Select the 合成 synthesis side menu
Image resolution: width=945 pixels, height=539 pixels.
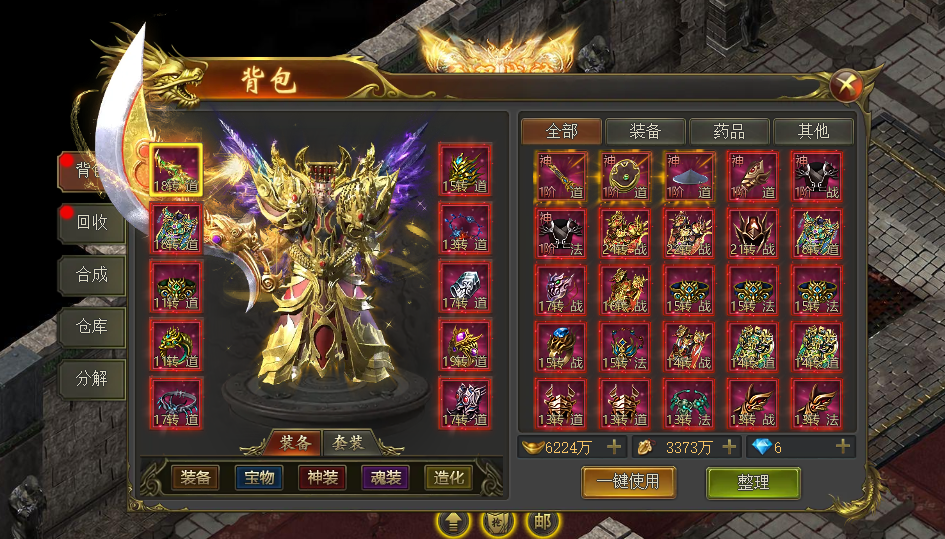tap(92, 274)
